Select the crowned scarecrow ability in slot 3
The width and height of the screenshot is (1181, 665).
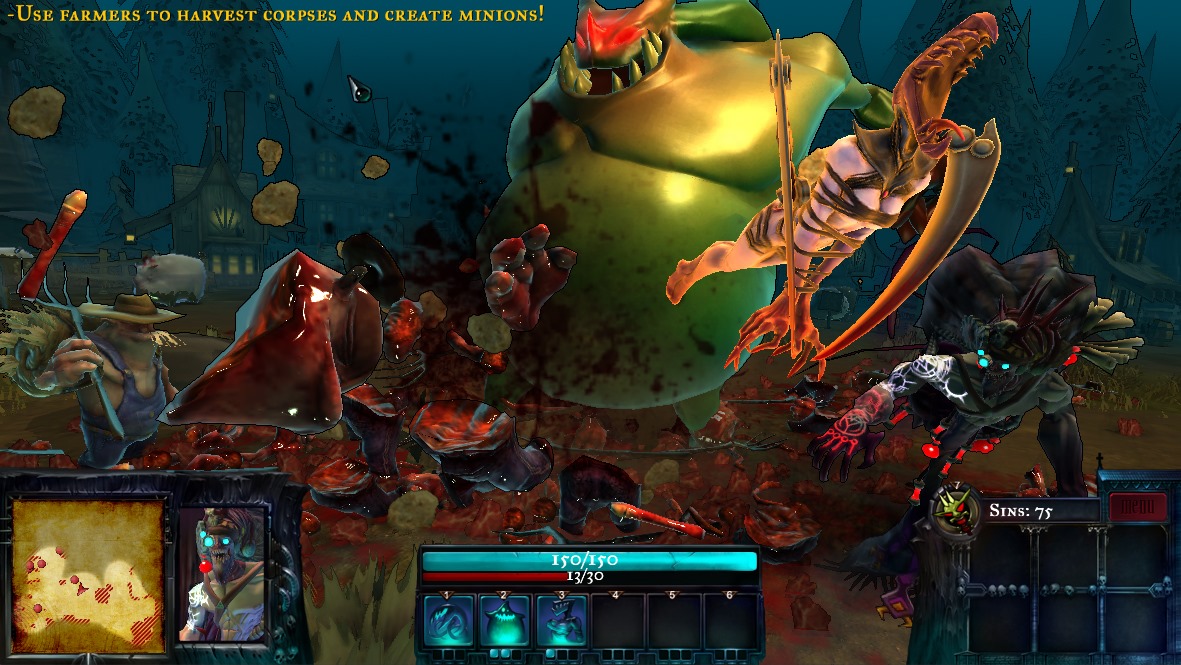pyautogui.click(x=561, y=621)
